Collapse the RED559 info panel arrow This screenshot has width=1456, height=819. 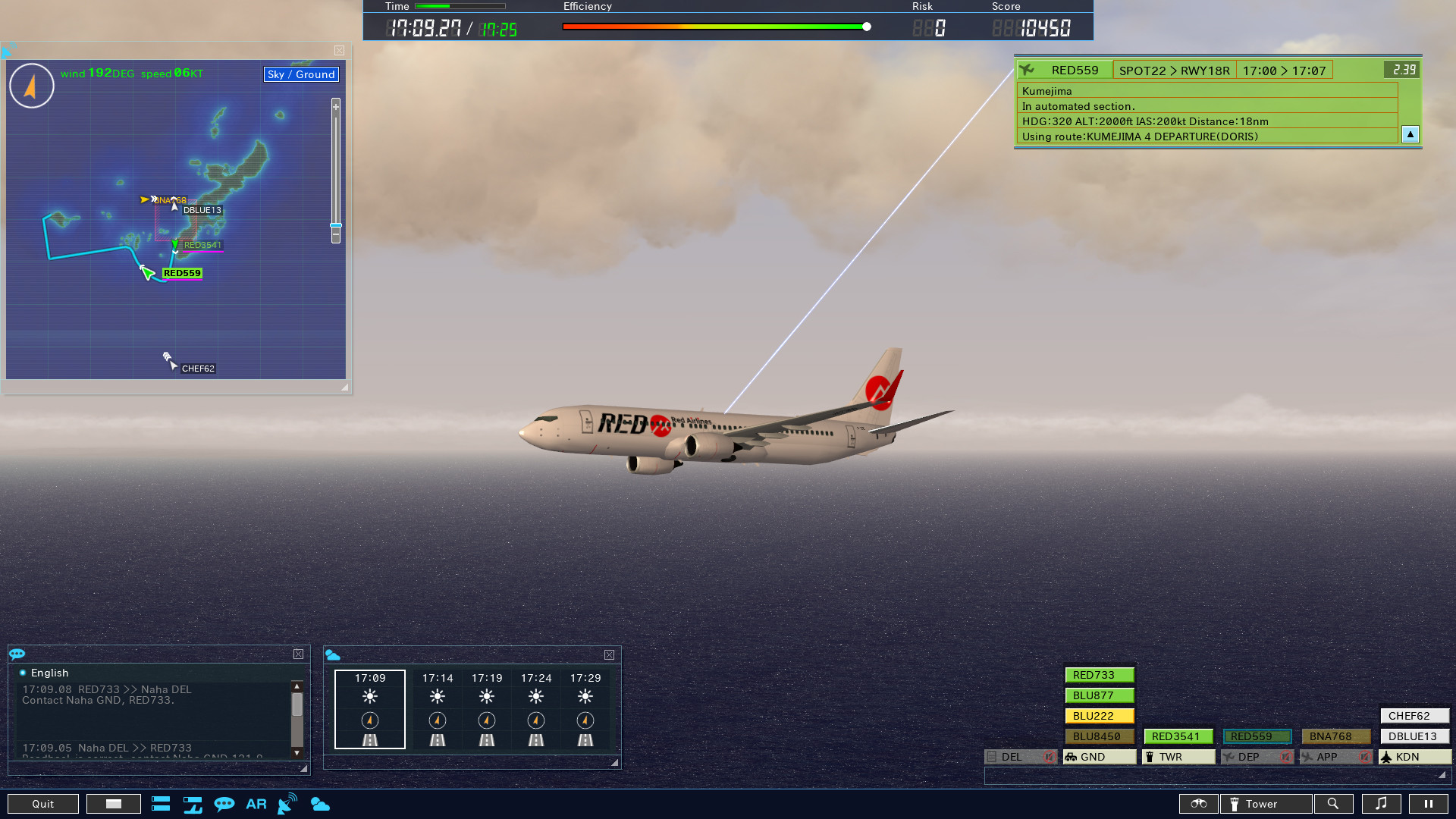tap(1410, 134)
